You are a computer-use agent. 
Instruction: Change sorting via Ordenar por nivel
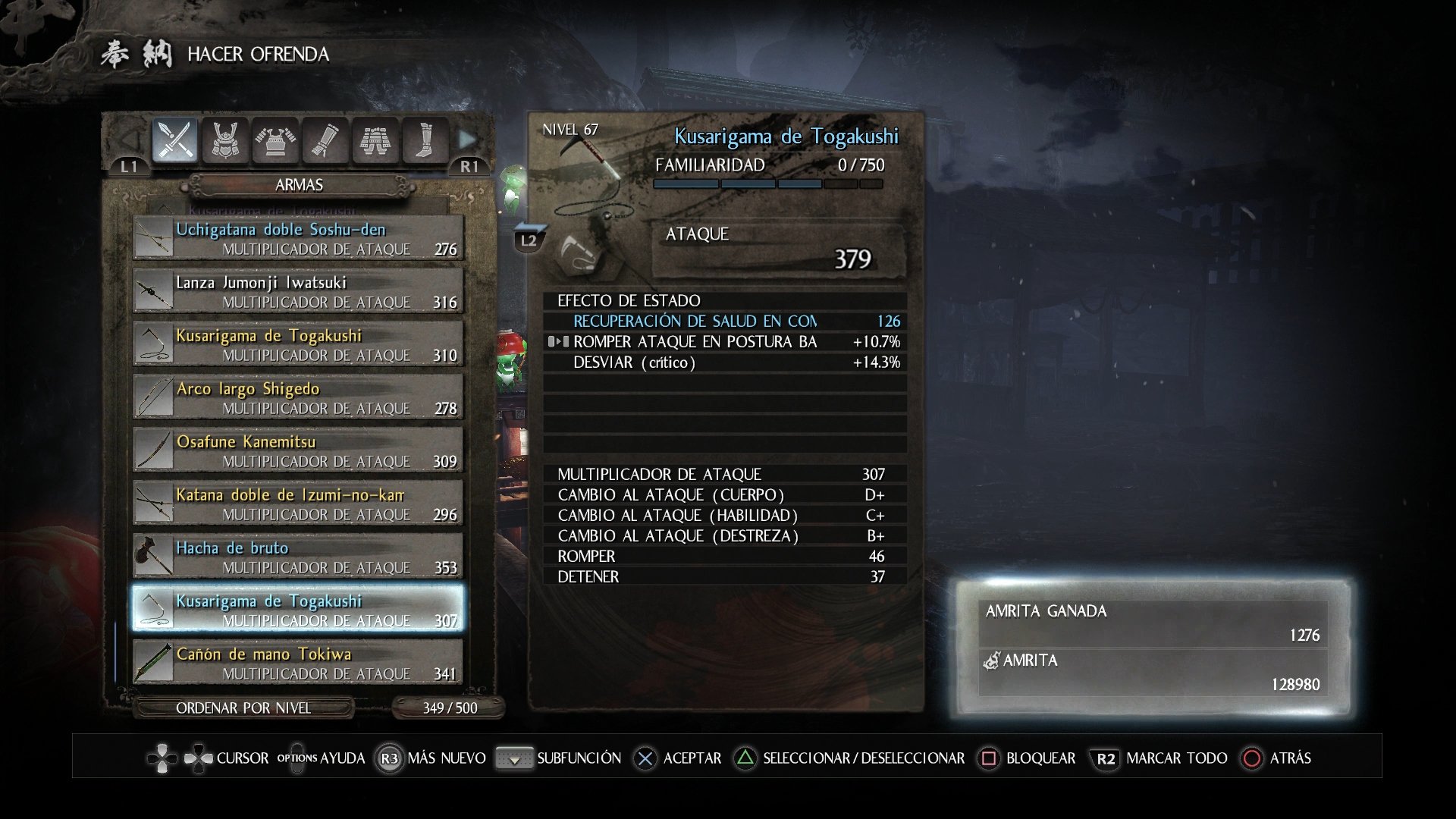click(x=243, y=708)
